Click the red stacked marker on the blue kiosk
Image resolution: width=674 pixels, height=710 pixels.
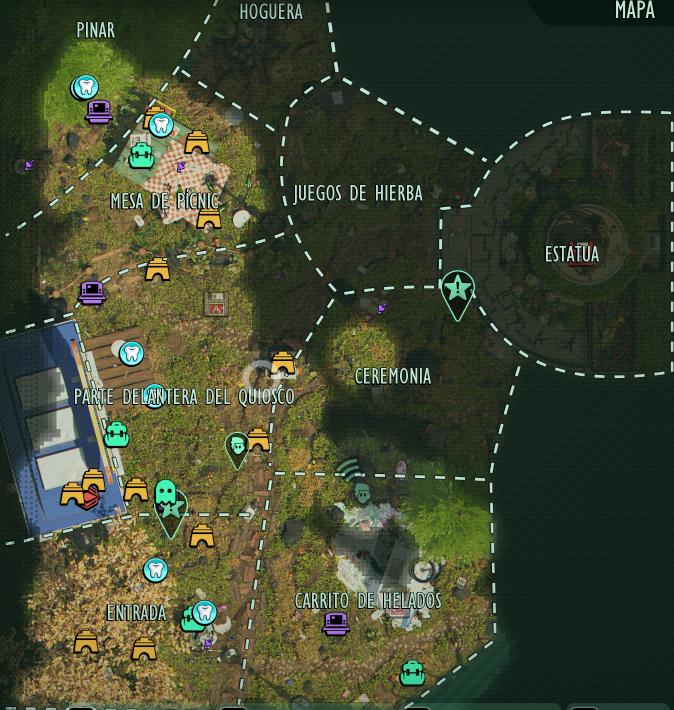point(89,498)
